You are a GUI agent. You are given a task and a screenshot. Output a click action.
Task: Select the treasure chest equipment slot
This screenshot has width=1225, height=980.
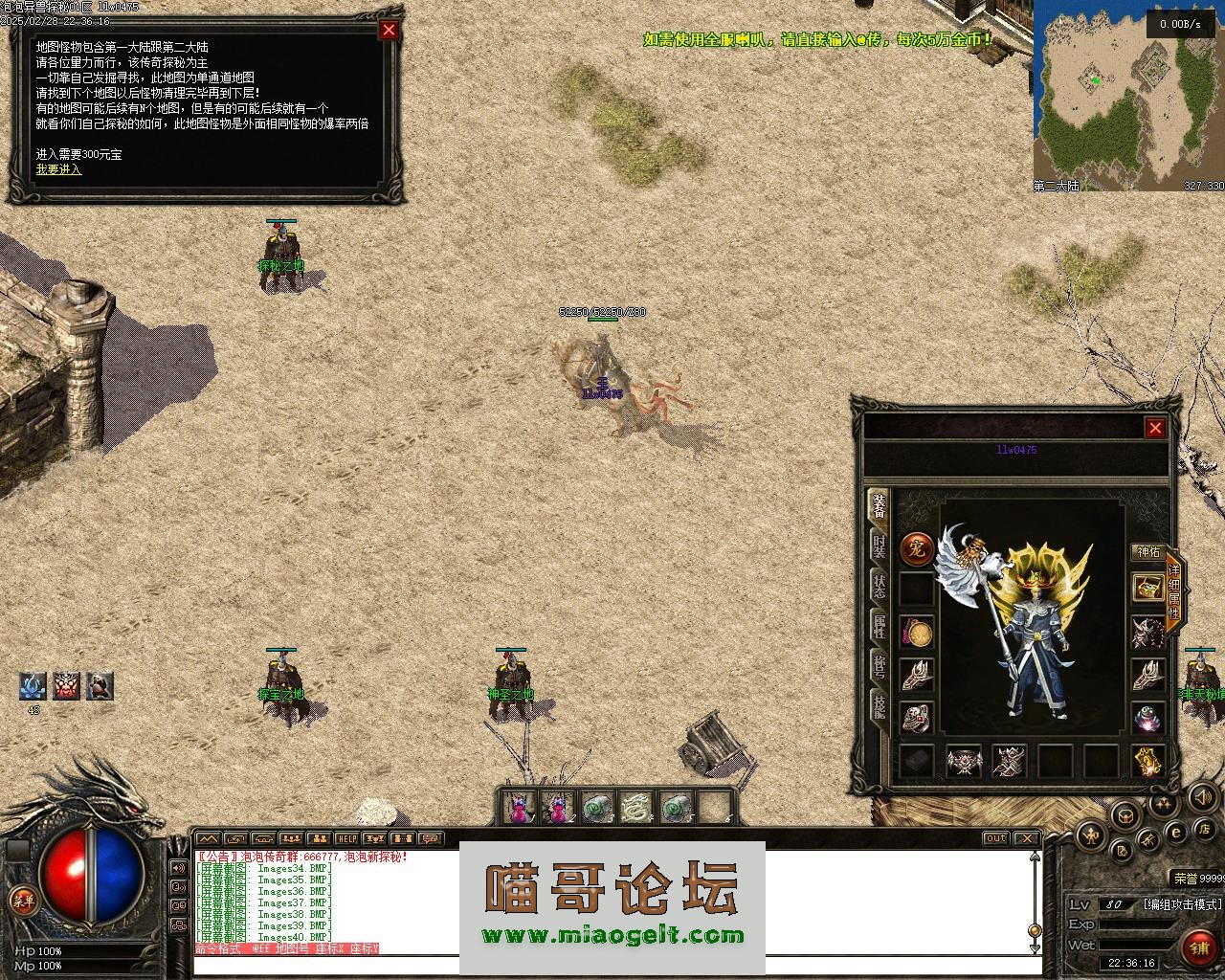tap(1147, 588)
